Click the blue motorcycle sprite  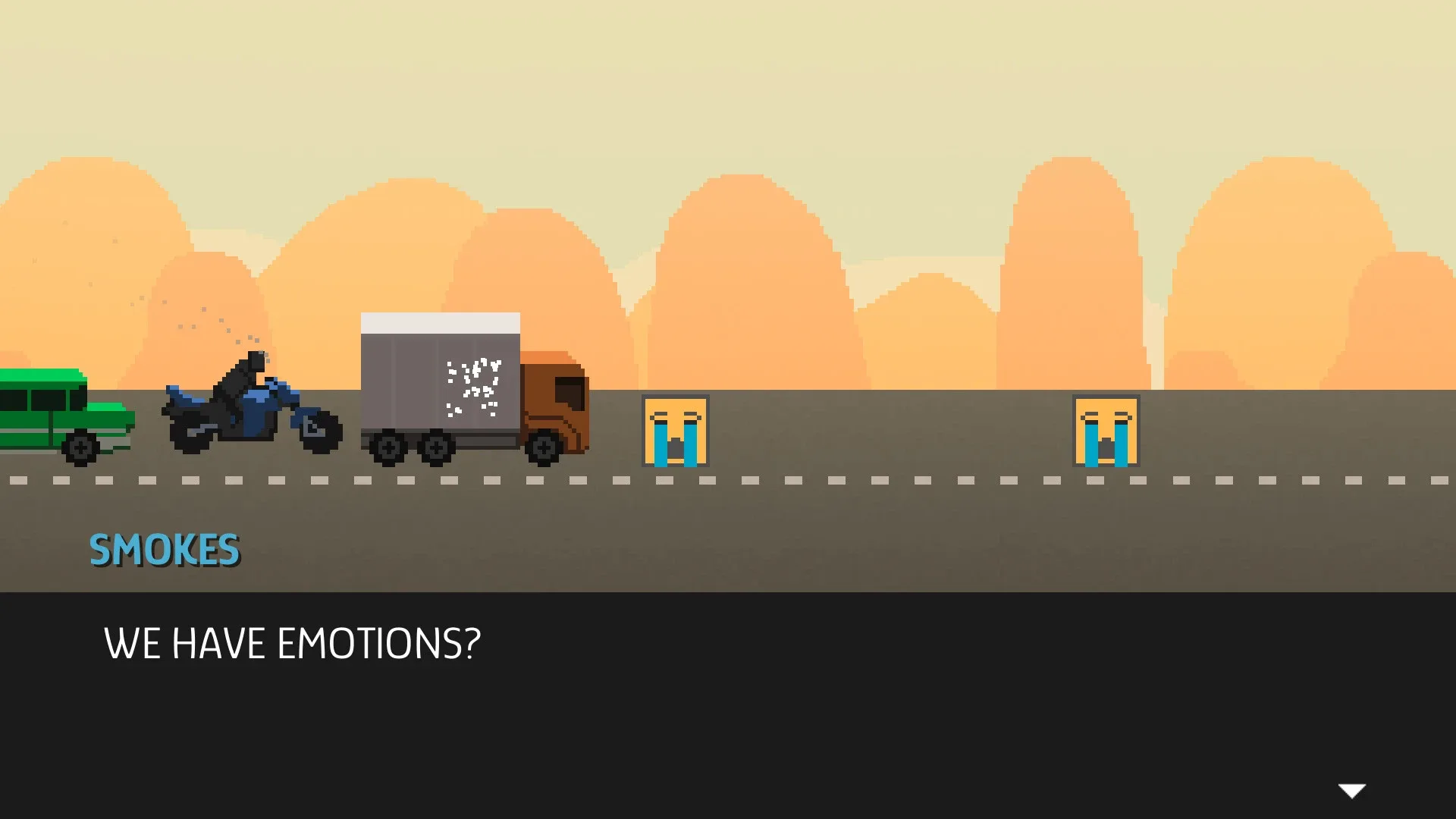(250, 413)
